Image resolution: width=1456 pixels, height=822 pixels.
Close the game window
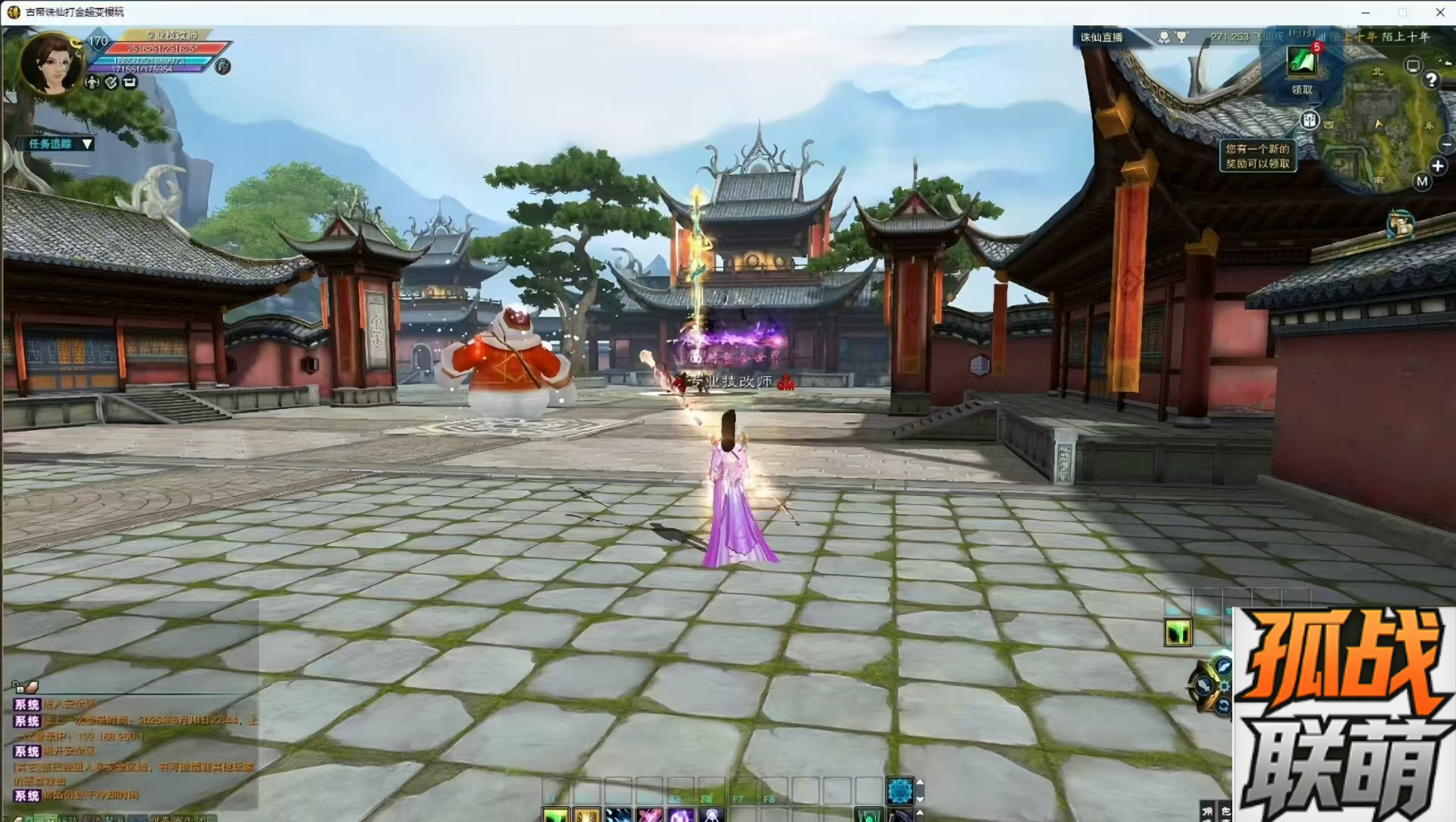coord(1439,12)
